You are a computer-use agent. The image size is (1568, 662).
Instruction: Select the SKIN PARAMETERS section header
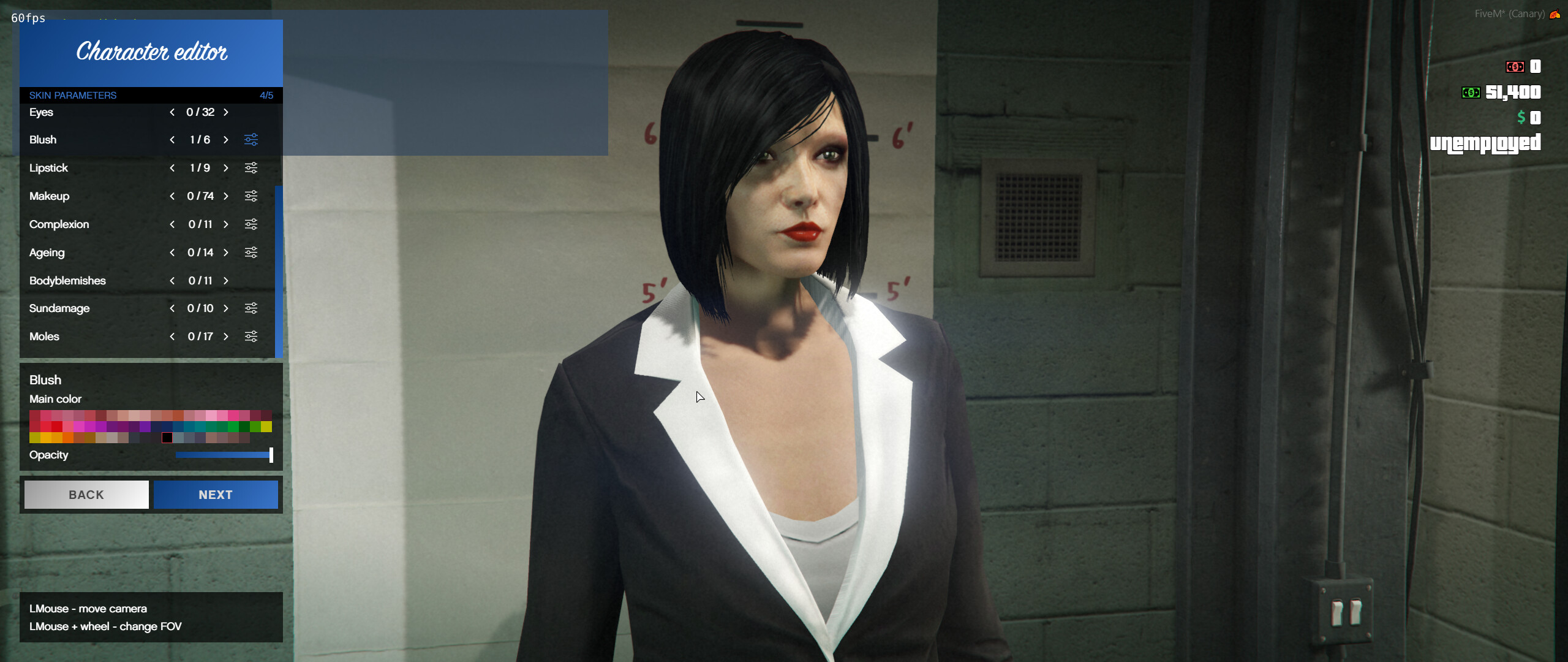(73, 95)
